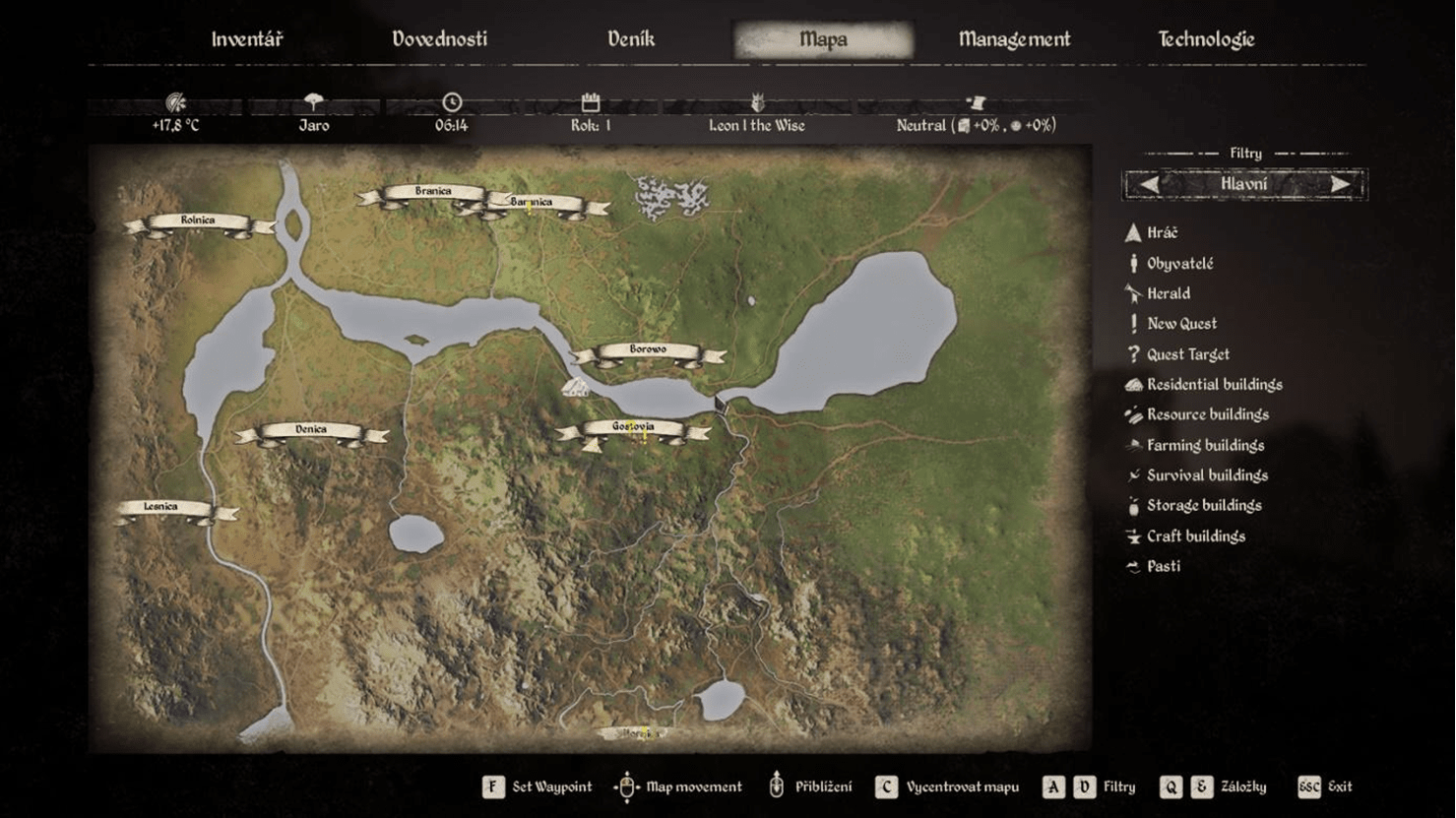Toggle the Hráč map filter
This screenshot has width=1456, height=818.
(x=1162, y=232)
